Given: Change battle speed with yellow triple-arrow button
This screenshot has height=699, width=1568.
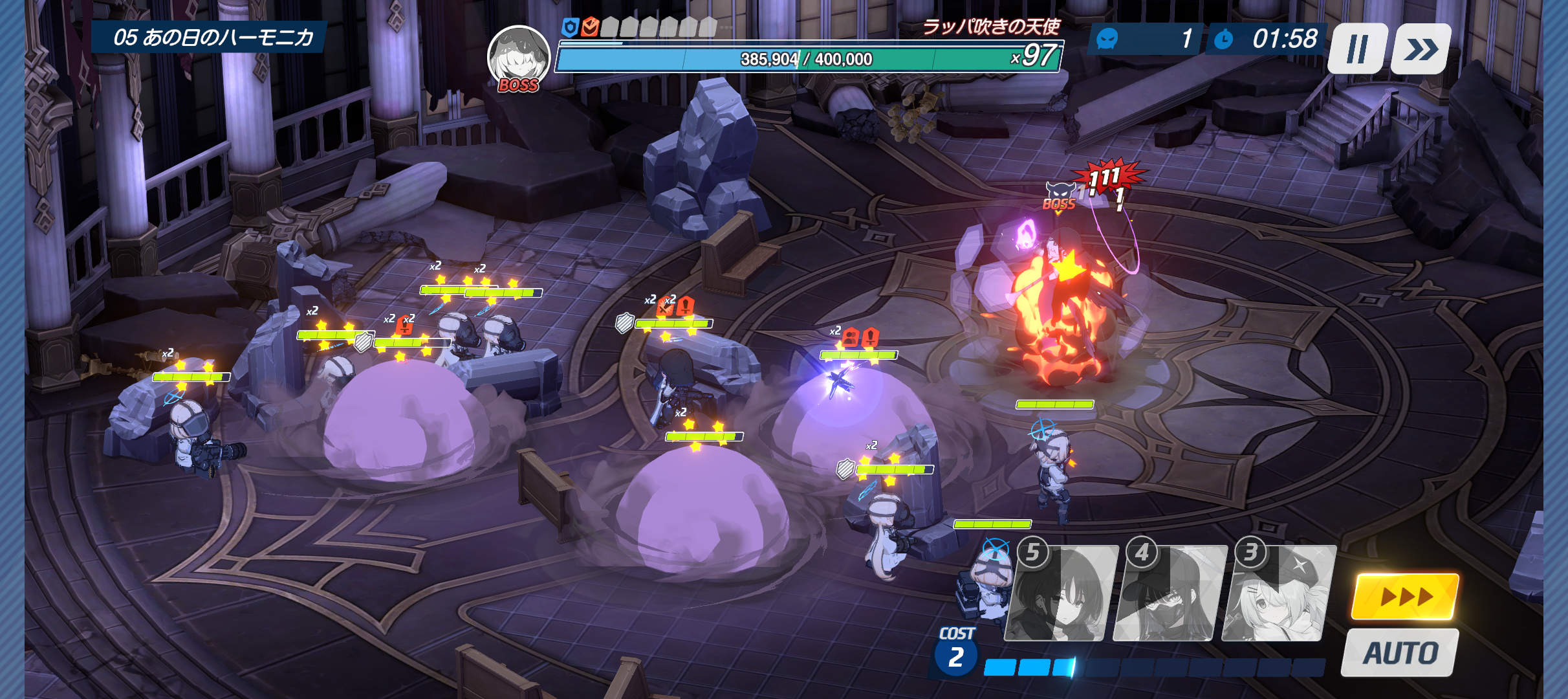Looking at the screenshot, I should click(1405, 596).
